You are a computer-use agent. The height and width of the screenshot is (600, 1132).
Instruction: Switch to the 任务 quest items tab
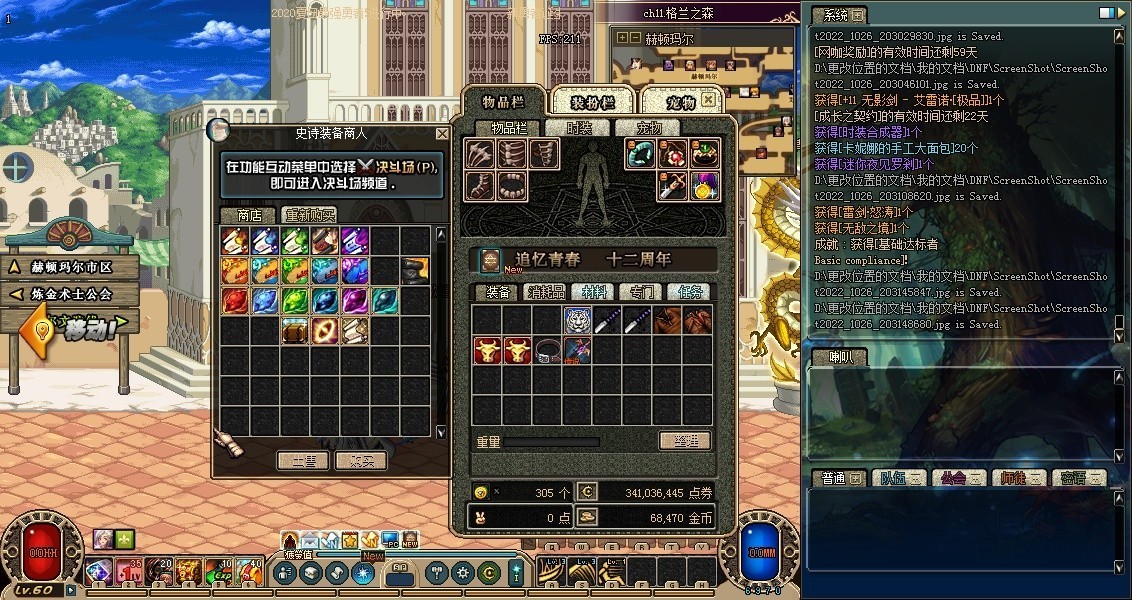[691, 292]
